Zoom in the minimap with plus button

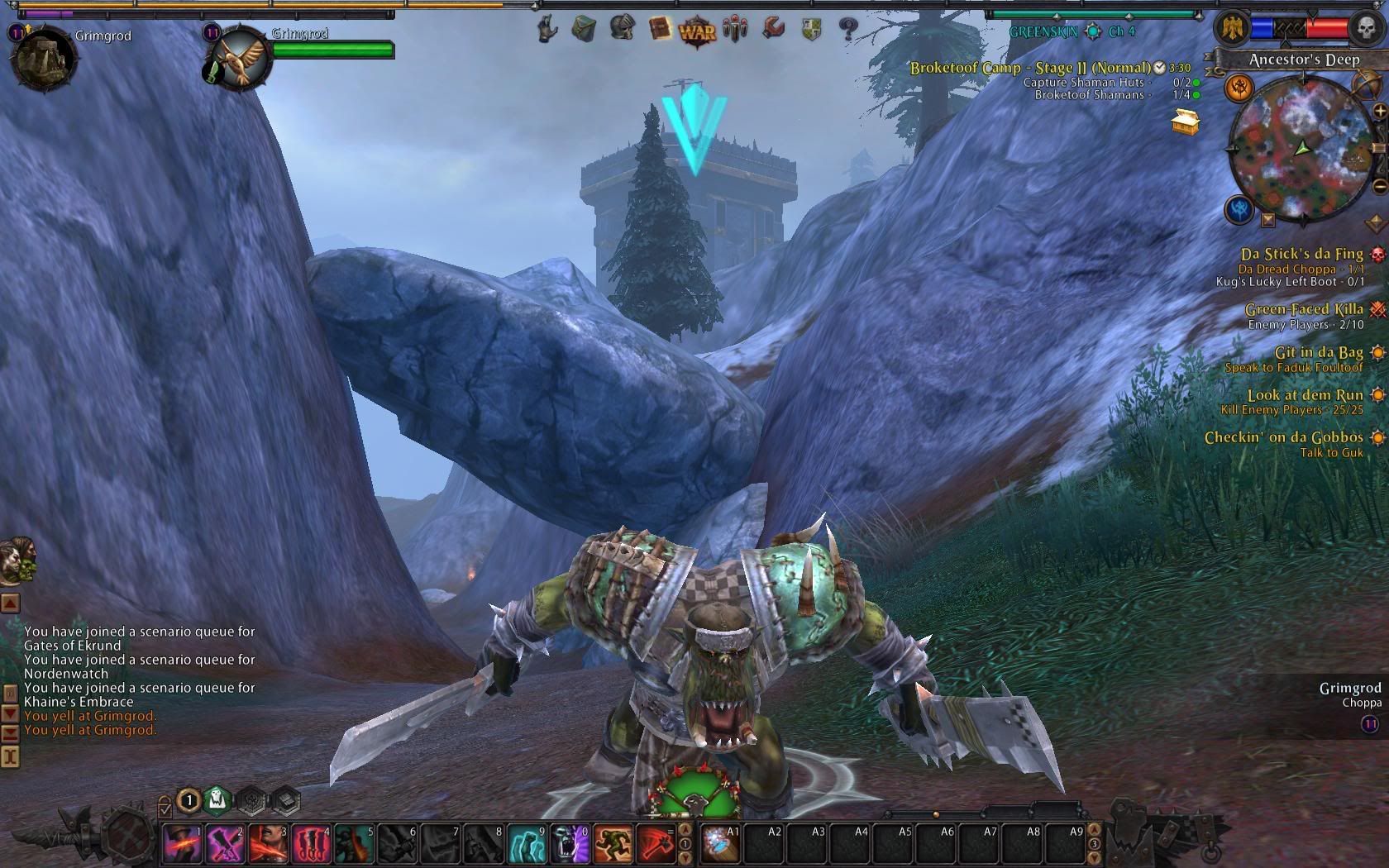coord(1379,111)
